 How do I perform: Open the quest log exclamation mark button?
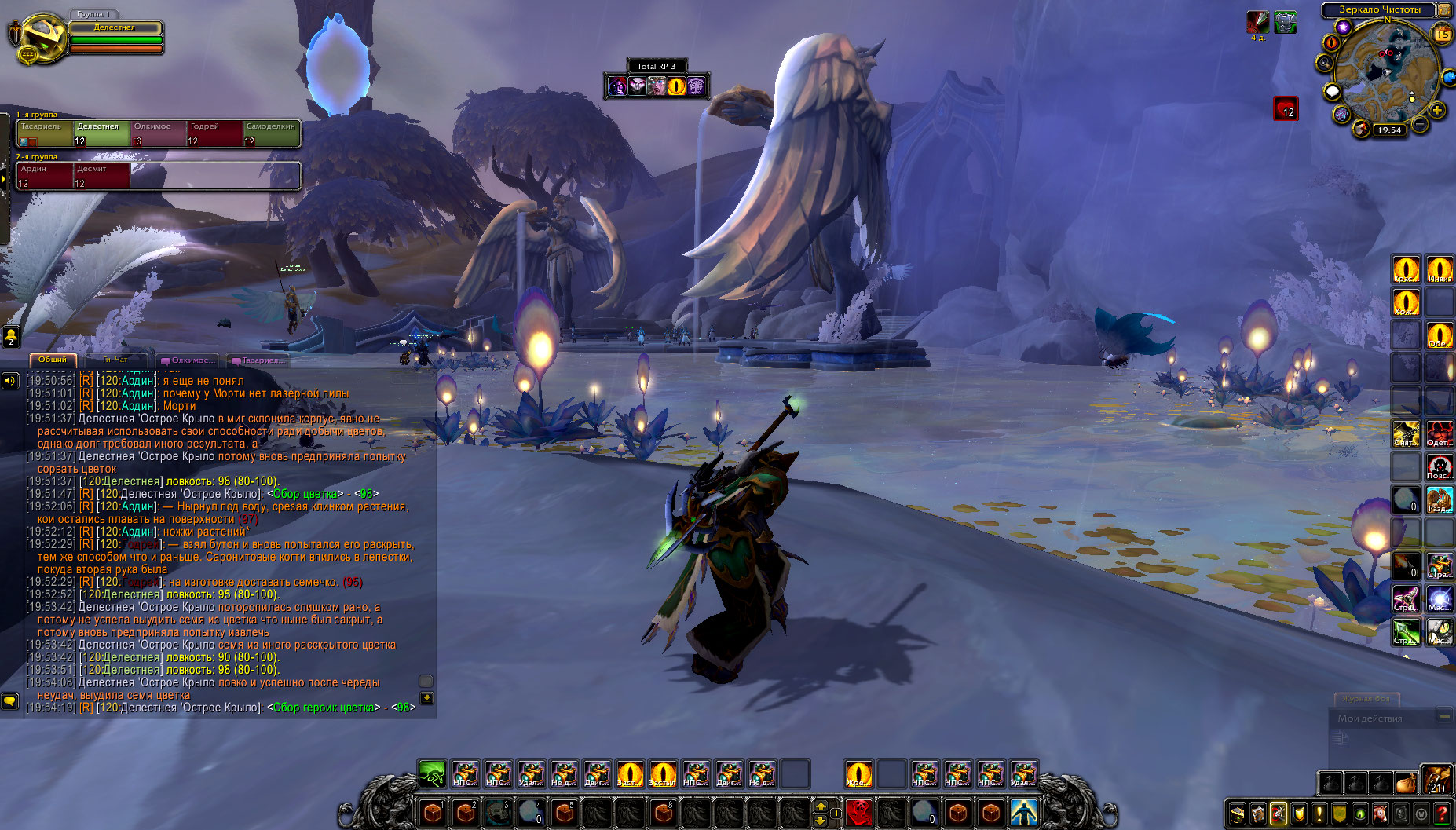pos(1319,814)
